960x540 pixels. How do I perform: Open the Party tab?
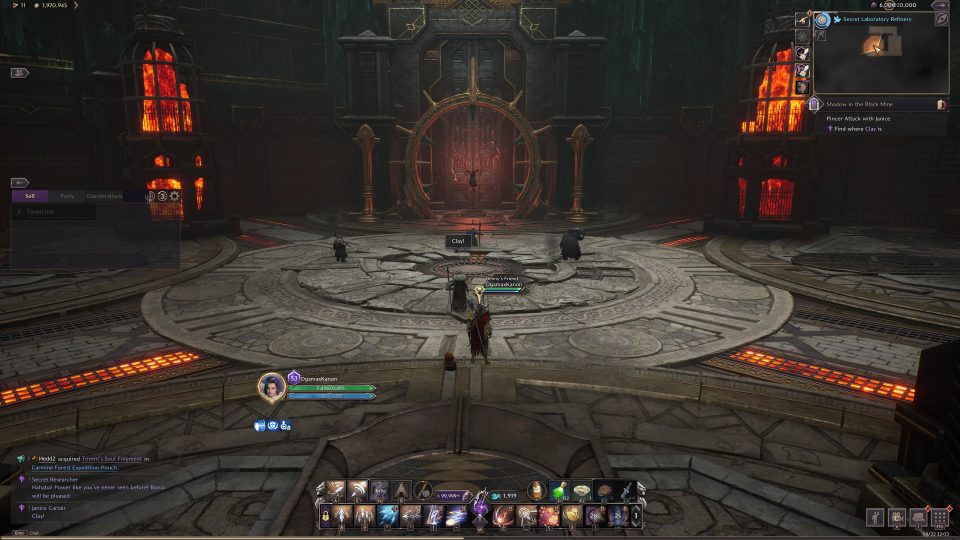click(x=67, y=196)
